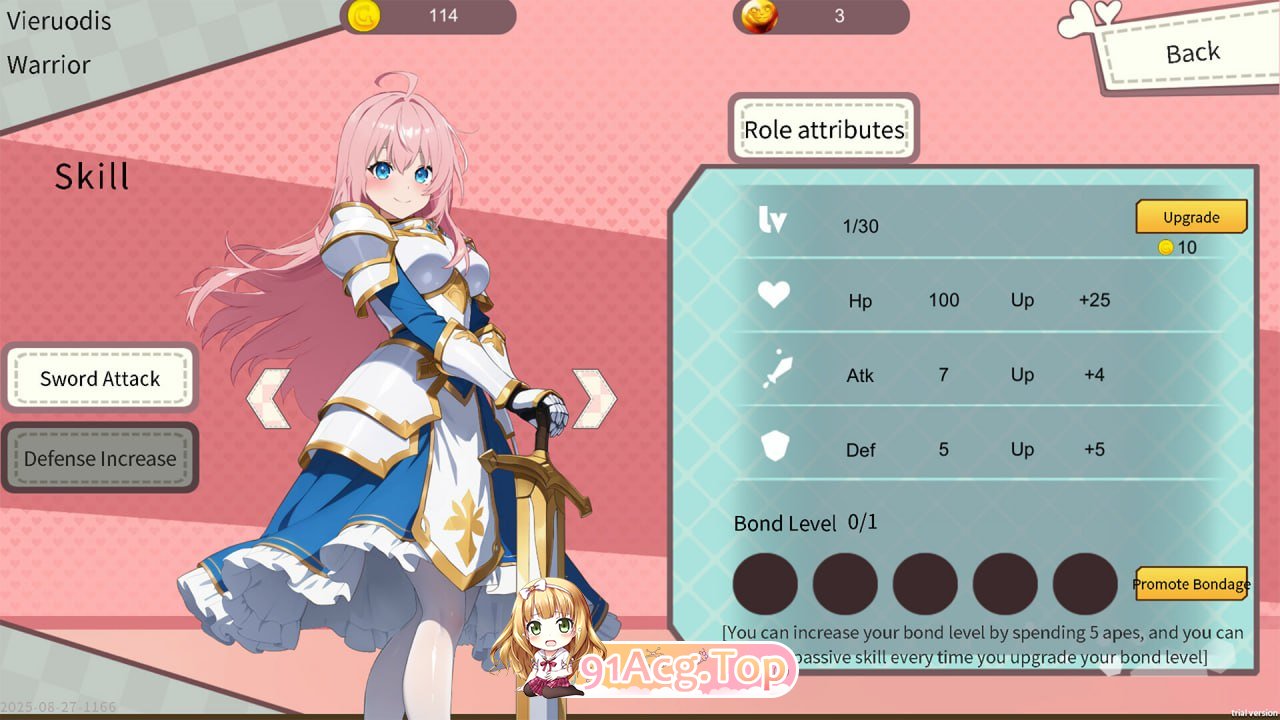Upgrade the warrior's level

point(1191,217)
